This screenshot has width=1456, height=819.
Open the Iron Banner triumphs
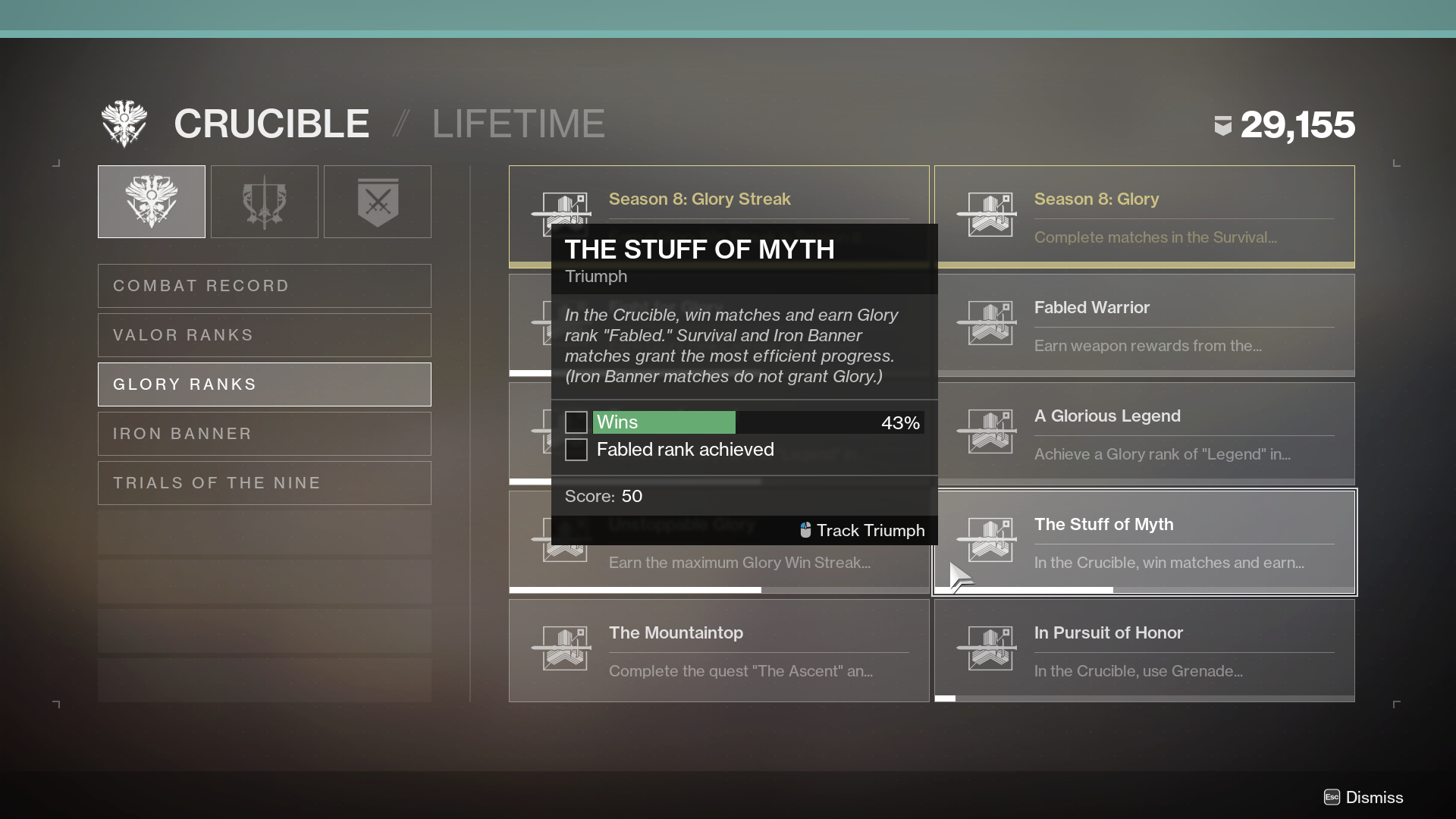click(x=264, y=434)
